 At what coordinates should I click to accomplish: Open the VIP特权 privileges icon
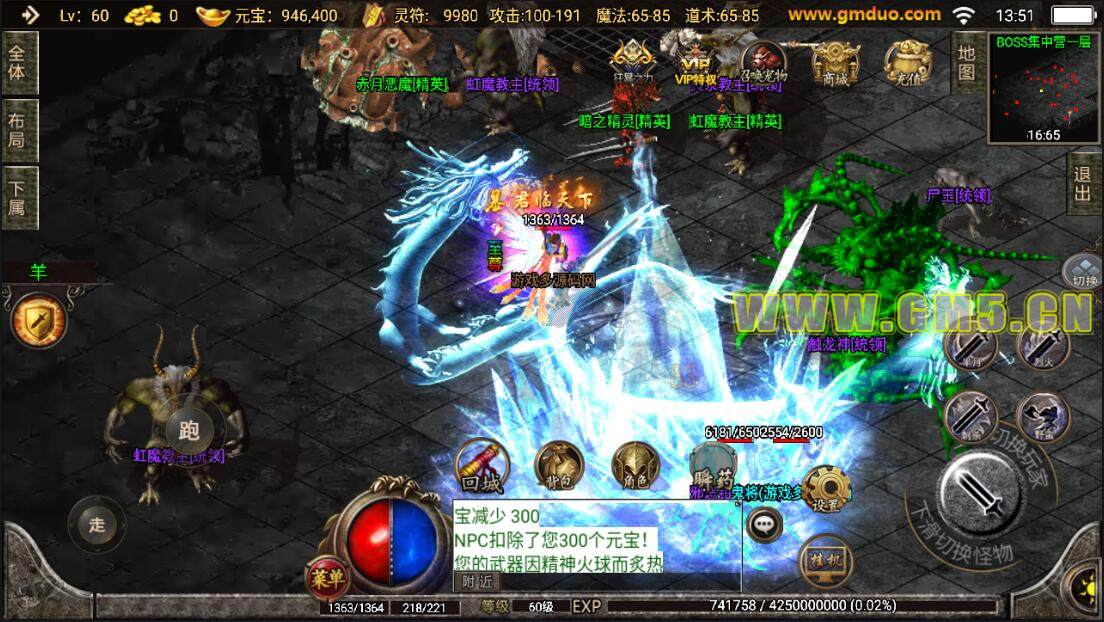click(697, 62)
